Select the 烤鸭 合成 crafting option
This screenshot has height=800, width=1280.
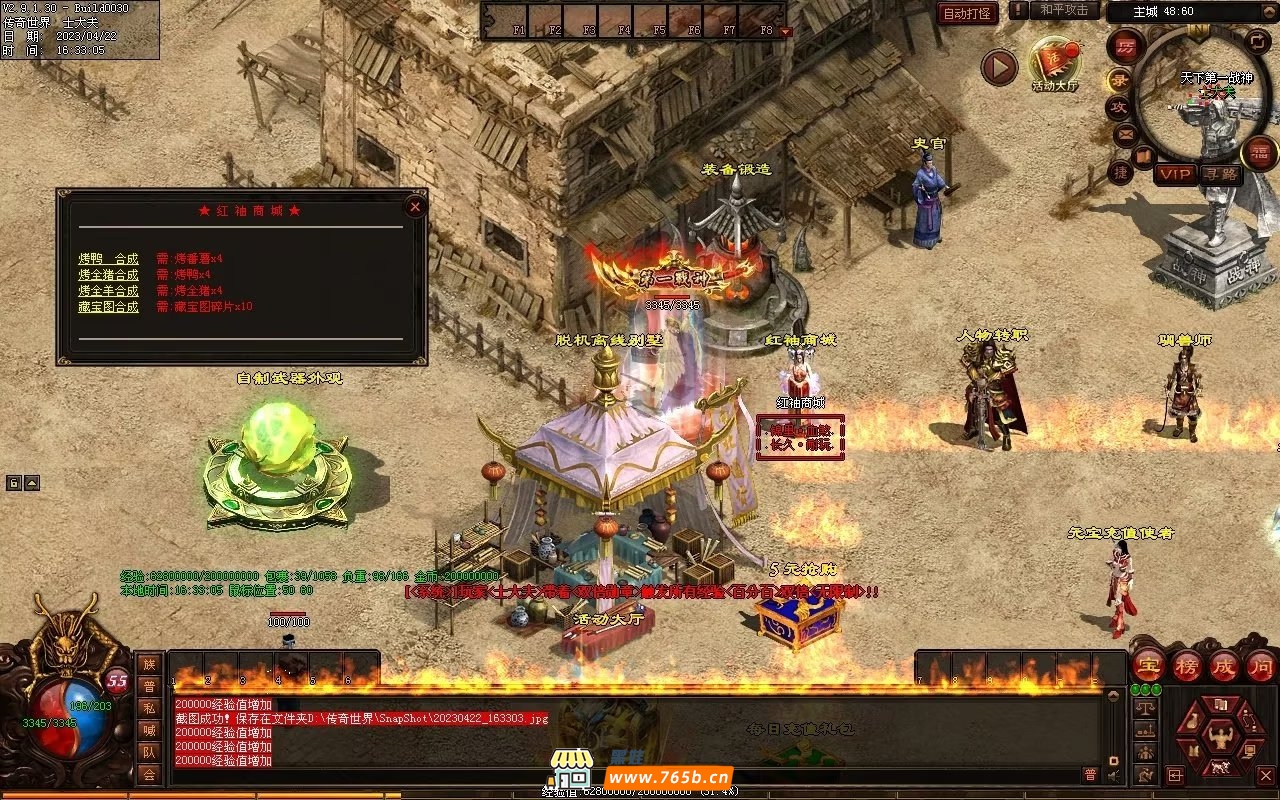[x=108, y=259]
